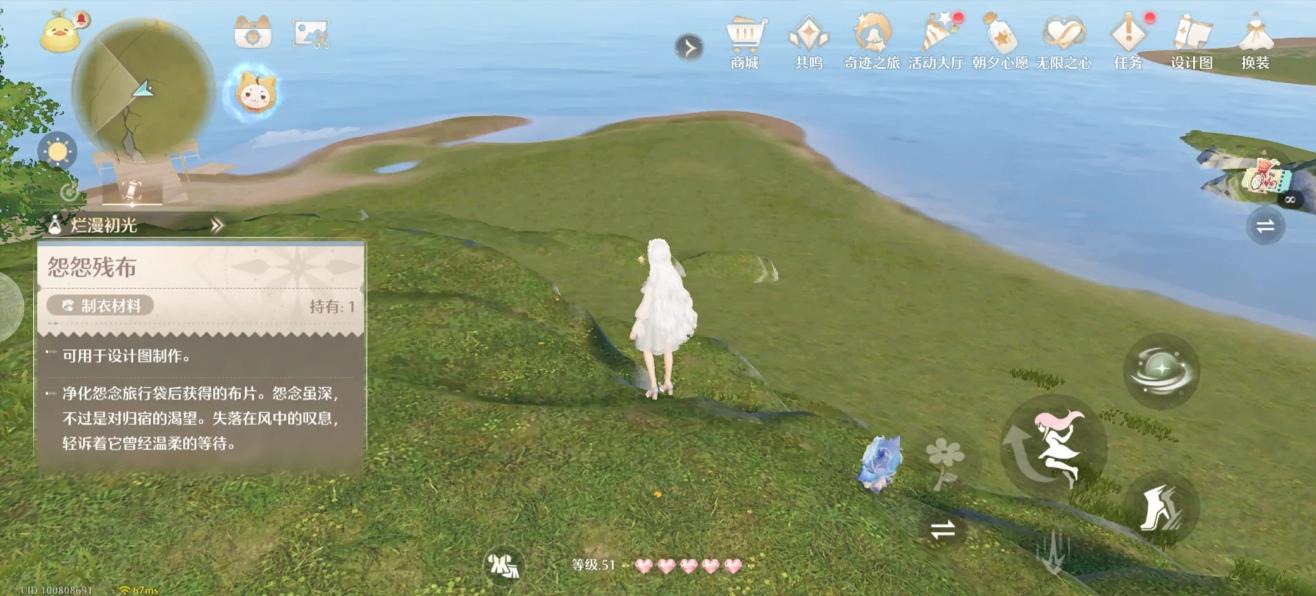Tap the high-heel shoe action button

[x=1161, y=508]
